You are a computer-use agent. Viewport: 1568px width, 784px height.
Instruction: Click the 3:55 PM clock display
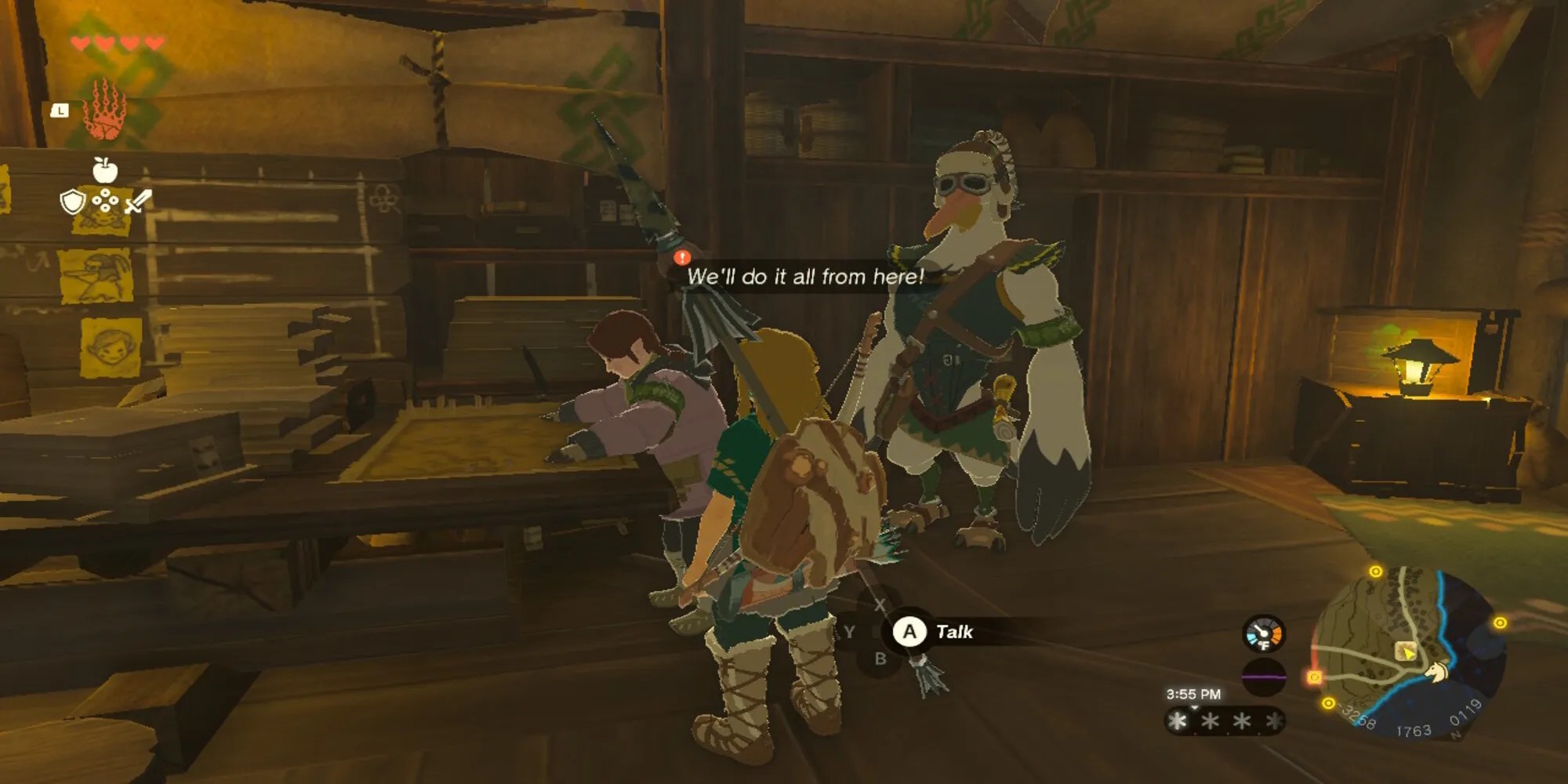pyautogui.click(x=1194, y=694)
